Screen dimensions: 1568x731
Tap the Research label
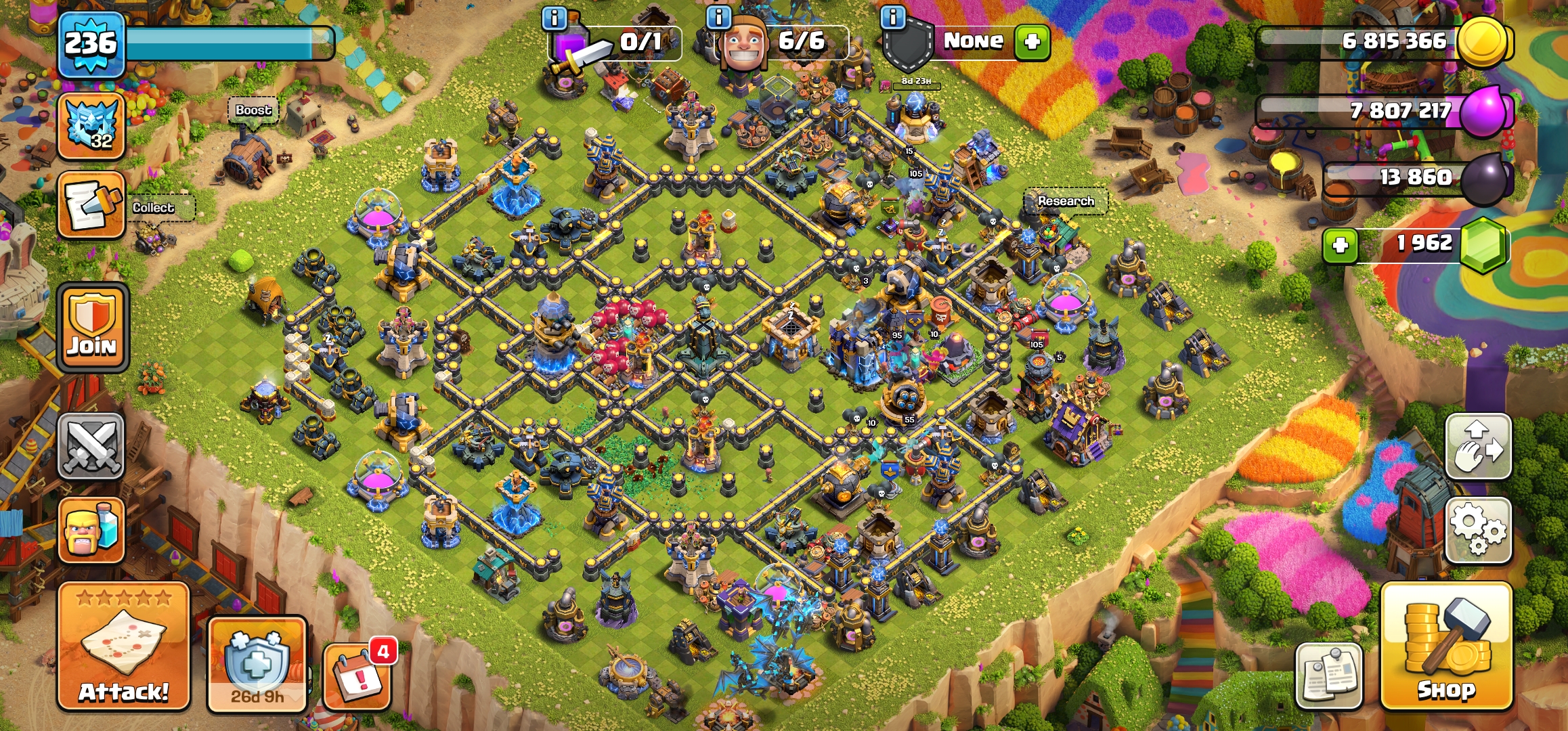[x=1066, y=201]
